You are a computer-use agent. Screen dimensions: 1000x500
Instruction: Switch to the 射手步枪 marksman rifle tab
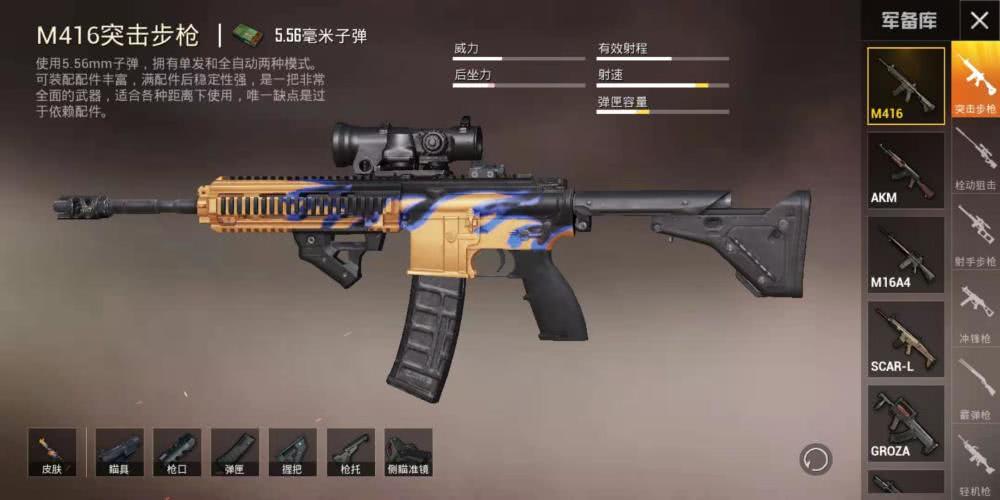point(975,234)
